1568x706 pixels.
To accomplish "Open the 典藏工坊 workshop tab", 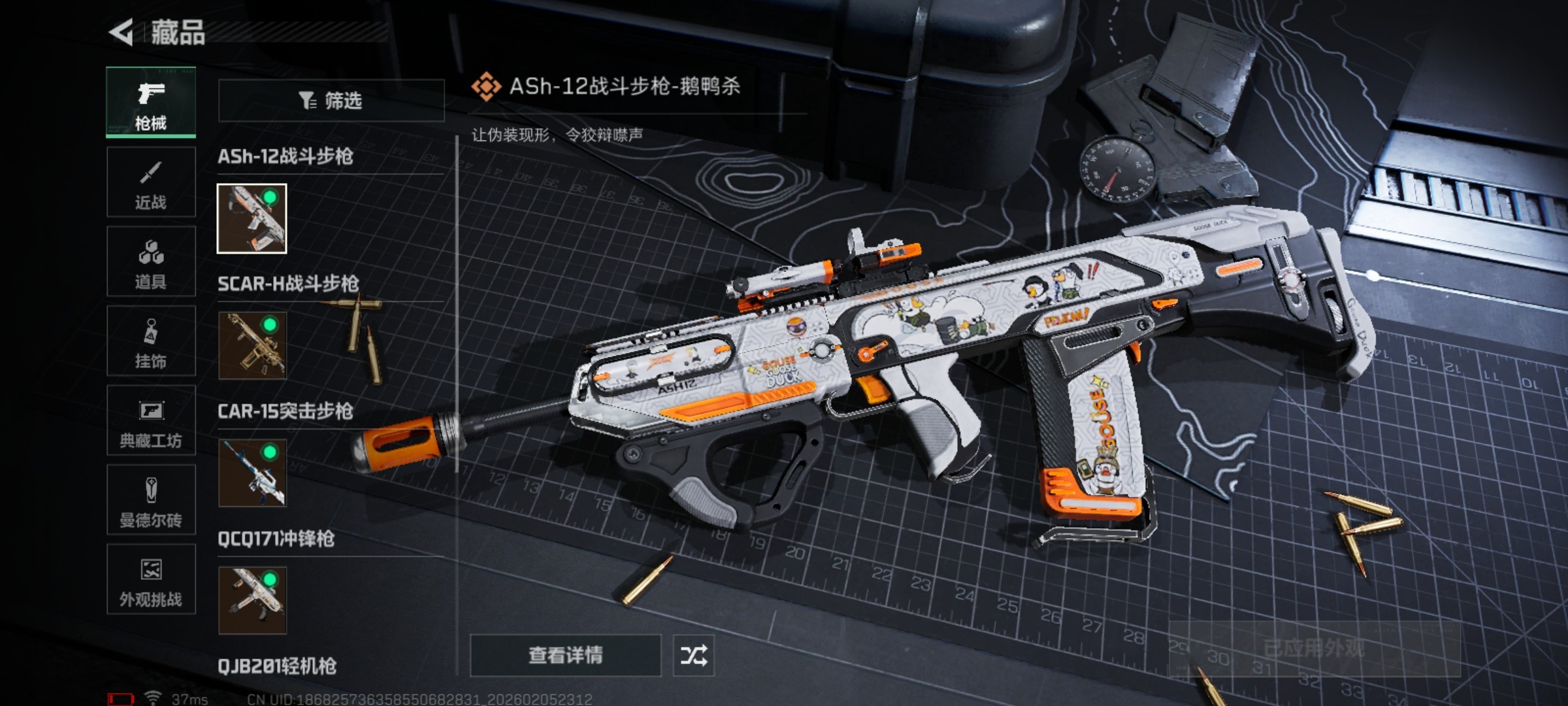I will pyautogui.click(x=151, y=421).
